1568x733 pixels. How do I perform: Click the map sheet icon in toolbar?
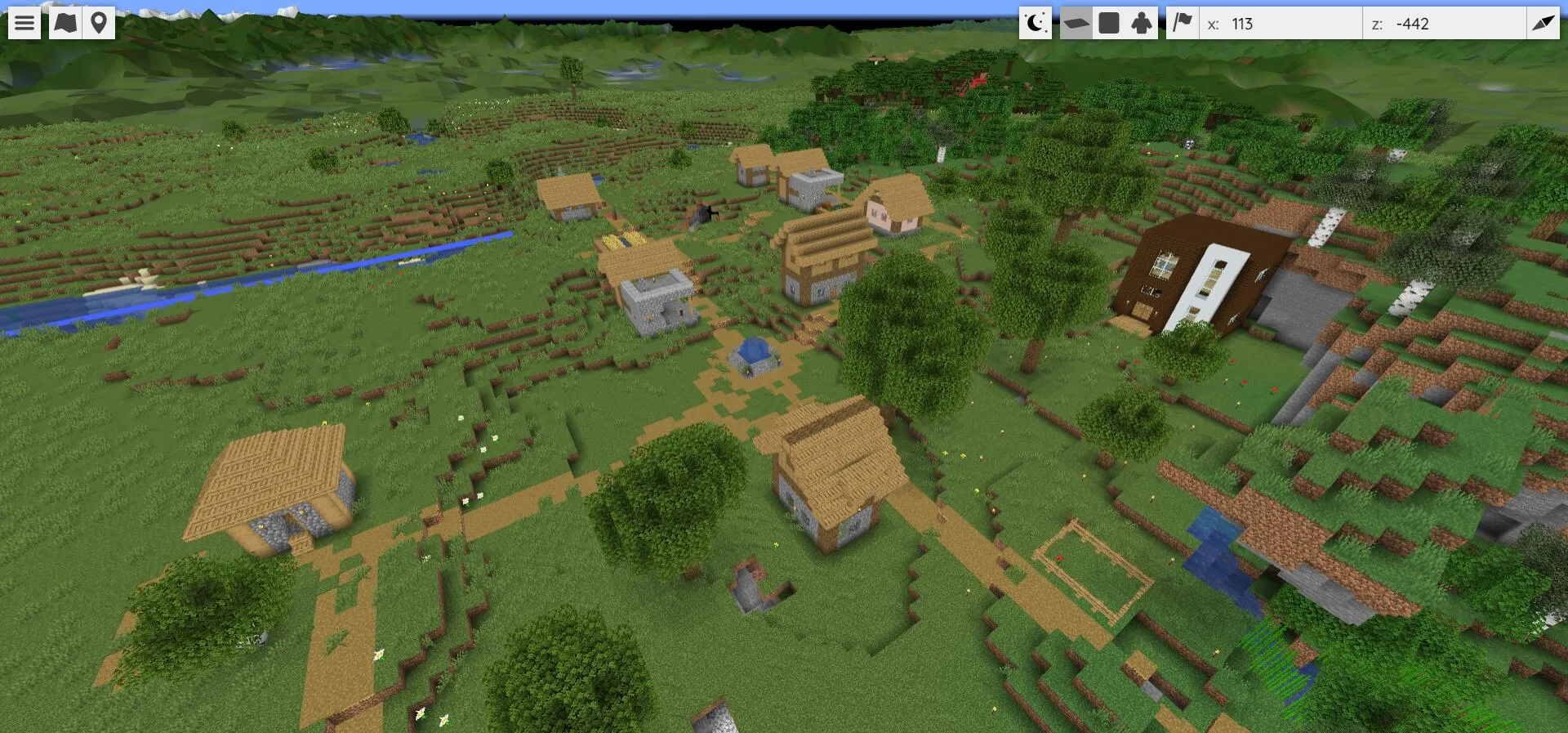click(65, 22)
